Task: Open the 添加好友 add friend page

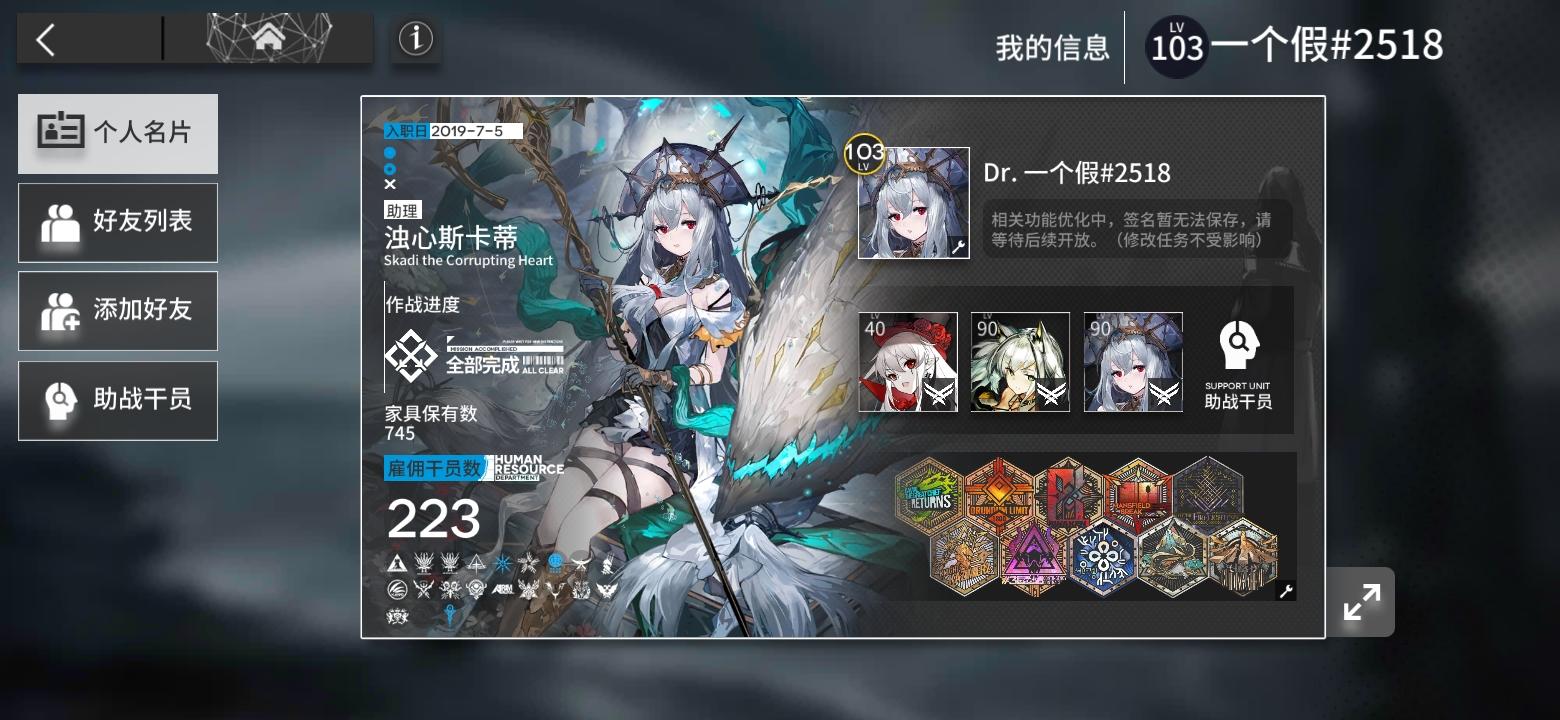Action: tap(117, 311)
